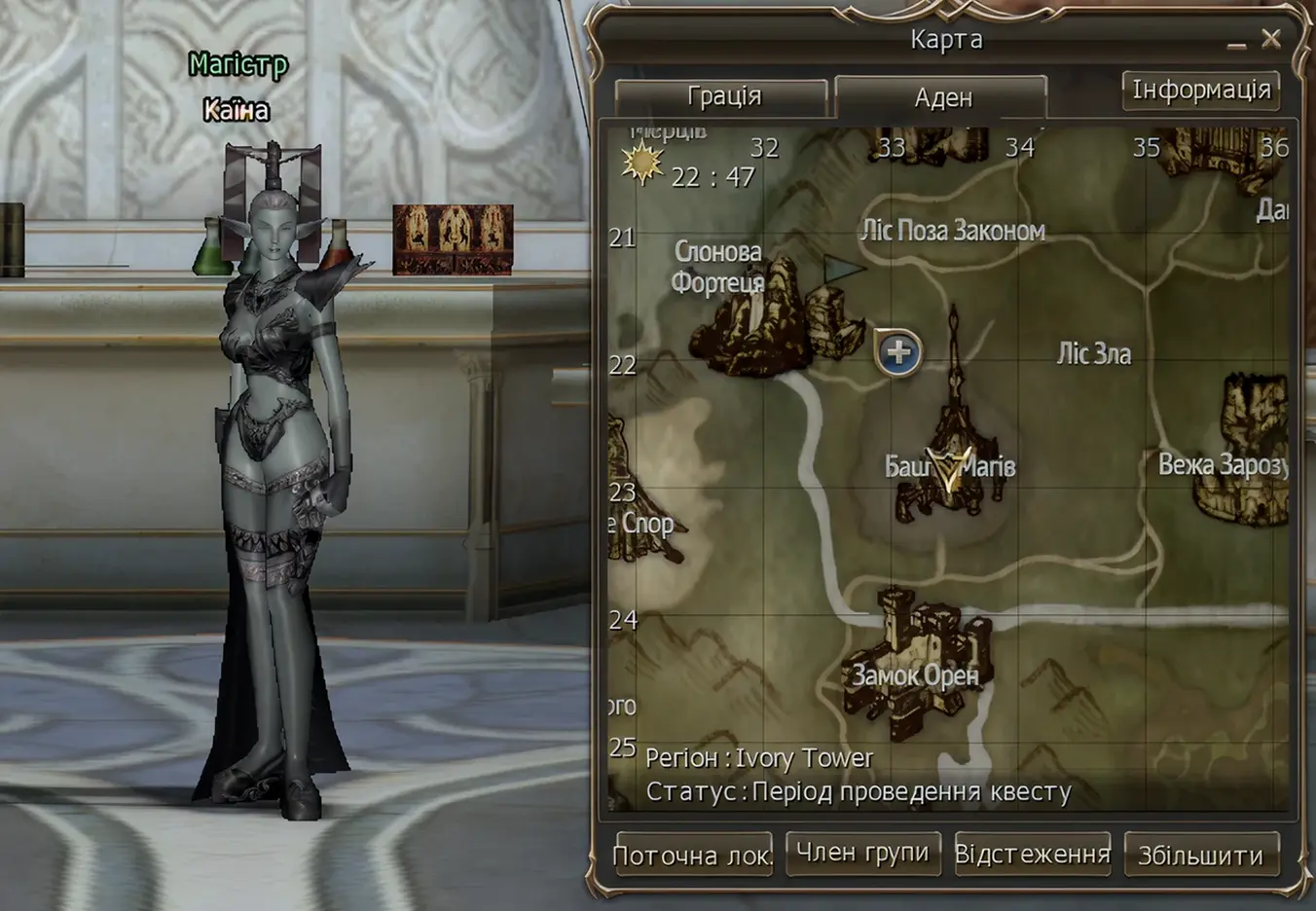Enable Член групи party member tracking
The height and width of the screenshot is (911, 1316).
862,853
